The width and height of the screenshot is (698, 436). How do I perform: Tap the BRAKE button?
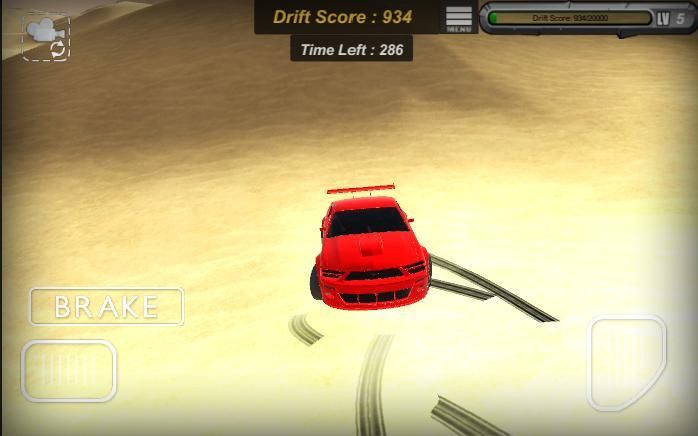pyautogui.click(x=106, y=307)
